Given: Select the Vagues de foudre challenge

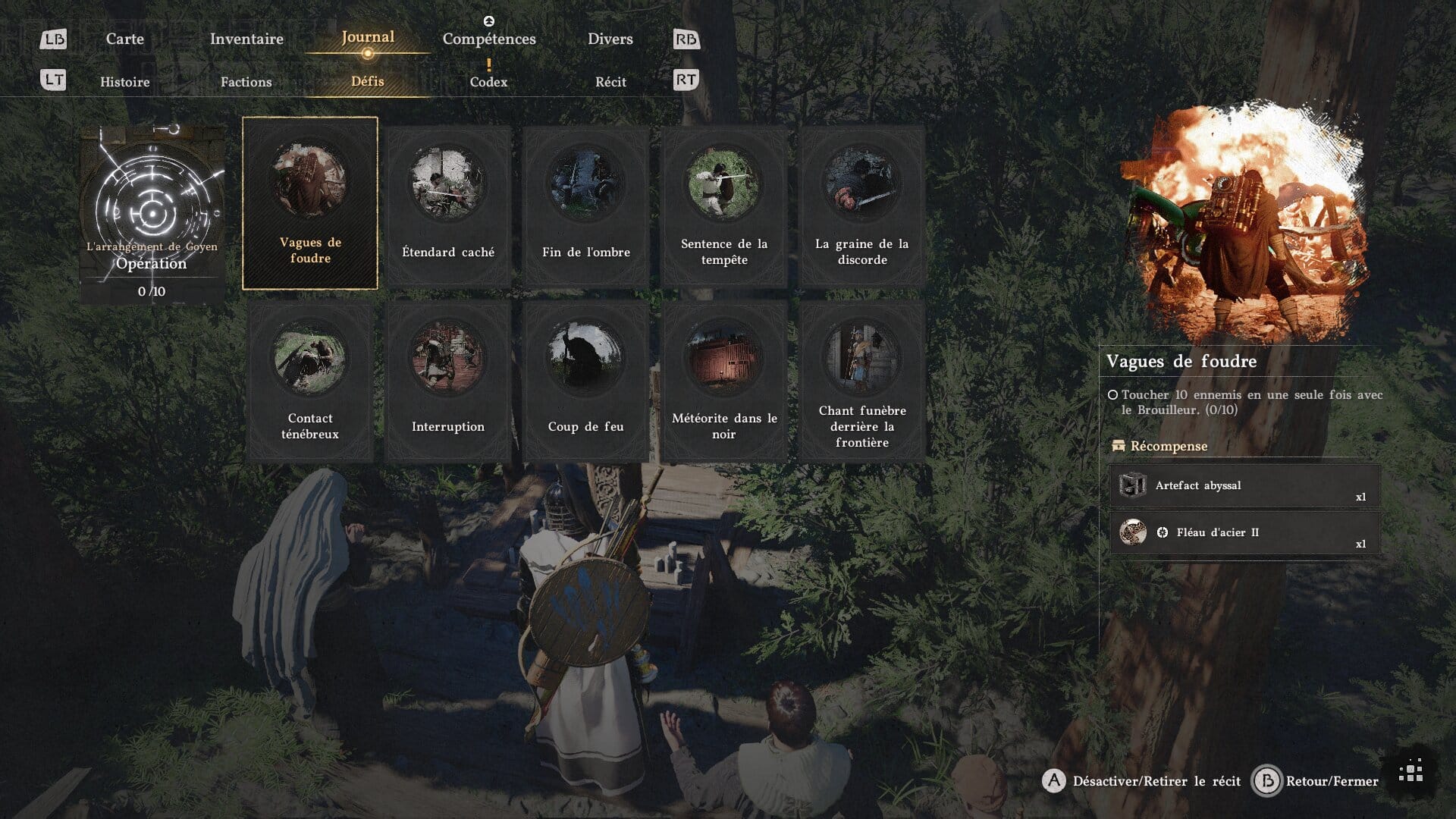Looking at the screenshot, I should coord(310,203).
